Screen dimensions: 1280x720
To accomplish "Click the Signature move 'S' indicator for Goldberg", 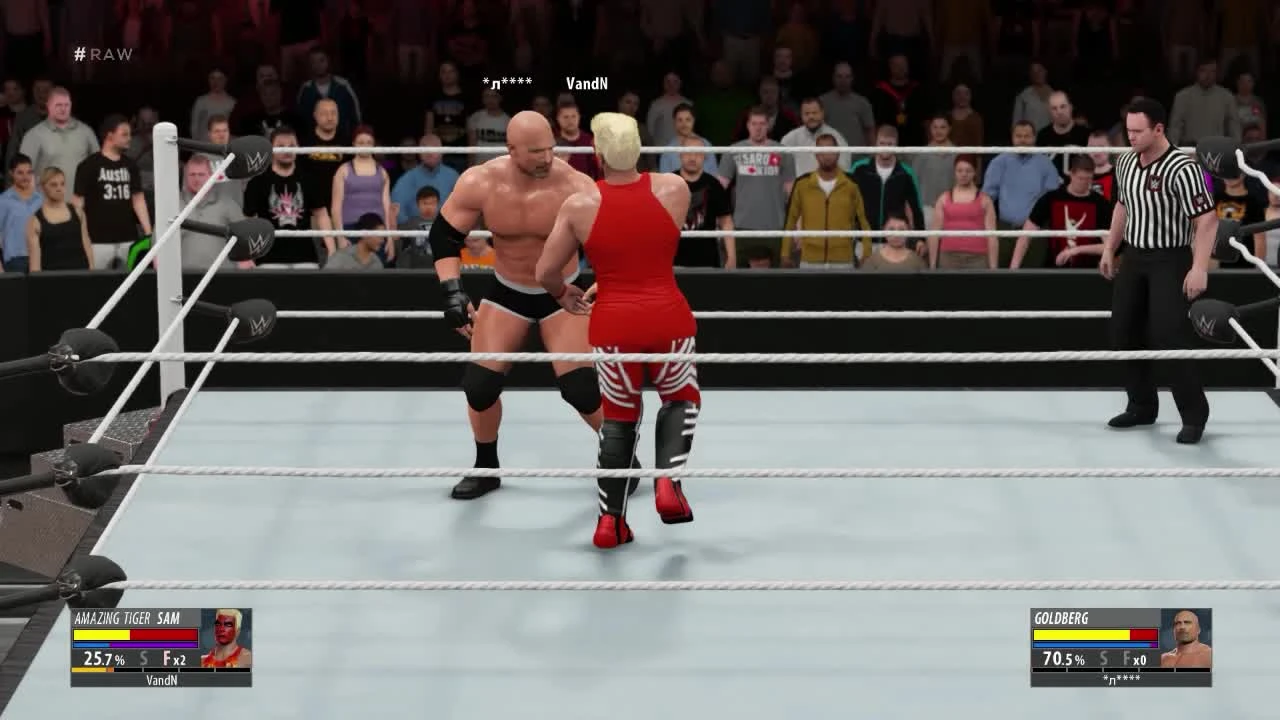I will (1104, 658).
